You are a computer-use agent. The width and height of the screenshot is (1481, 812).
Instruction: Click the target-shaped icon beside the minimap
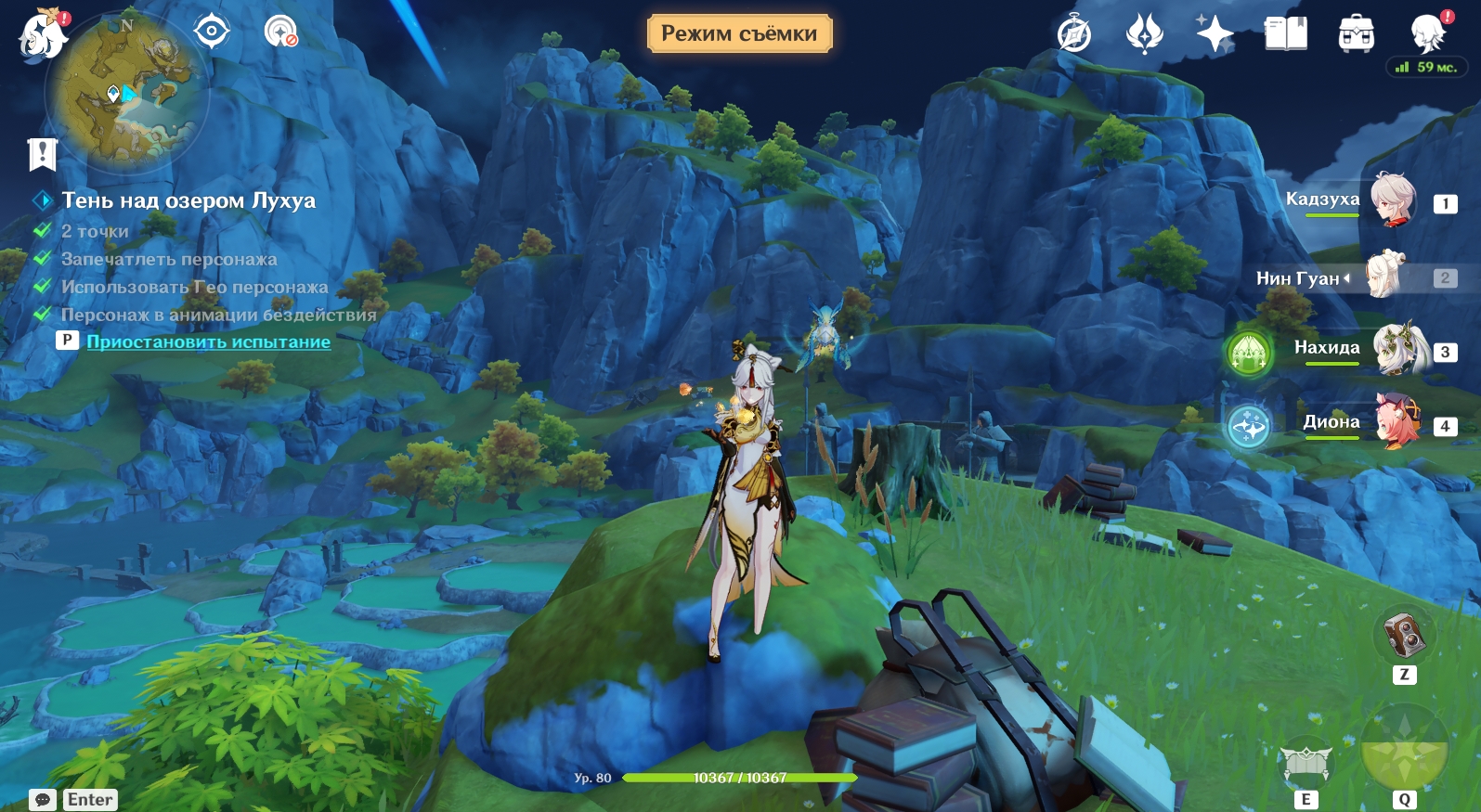[x=212, y=32]
